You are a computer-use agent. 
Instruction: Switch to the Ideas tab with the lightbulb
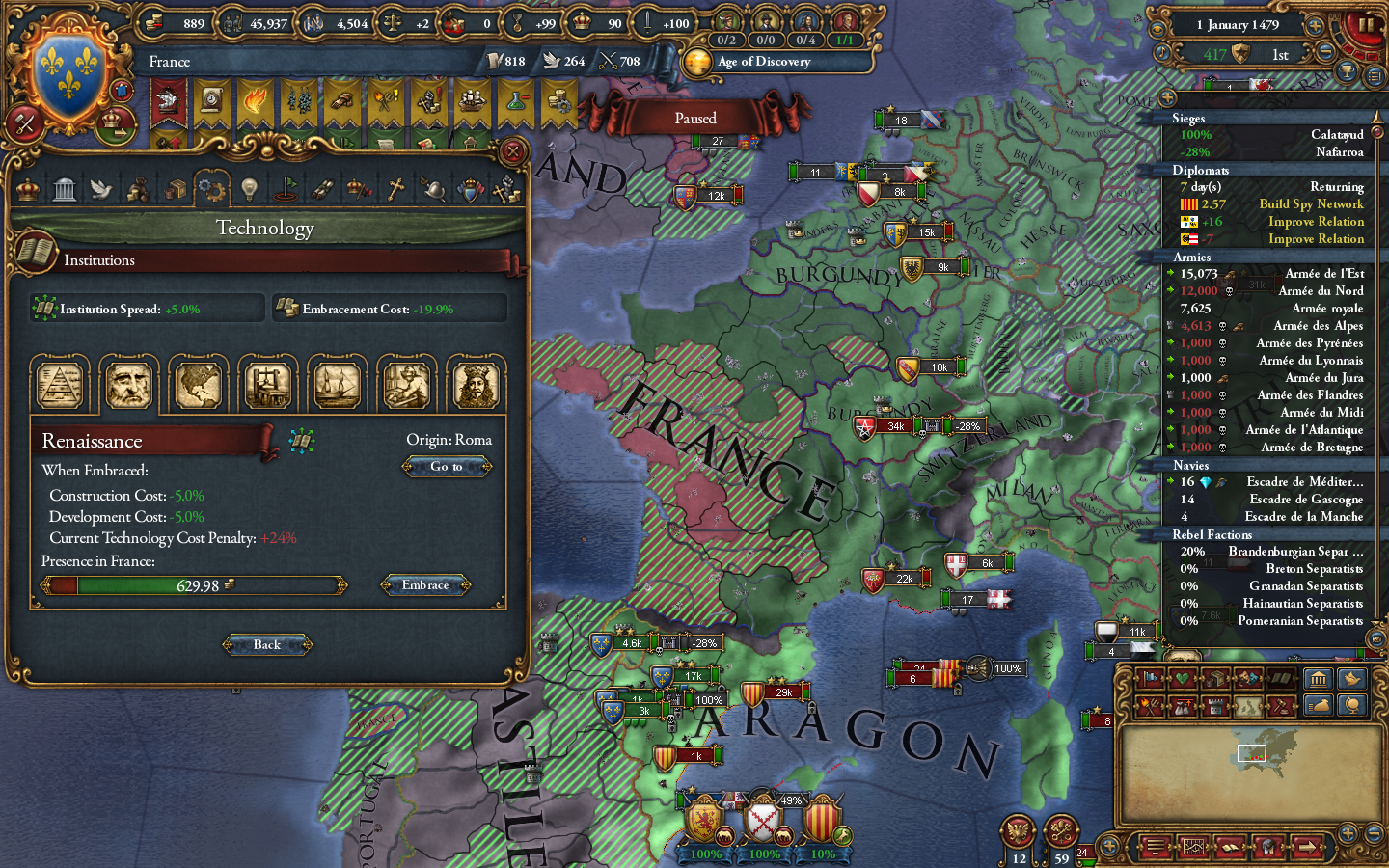(x=248, y=189)
